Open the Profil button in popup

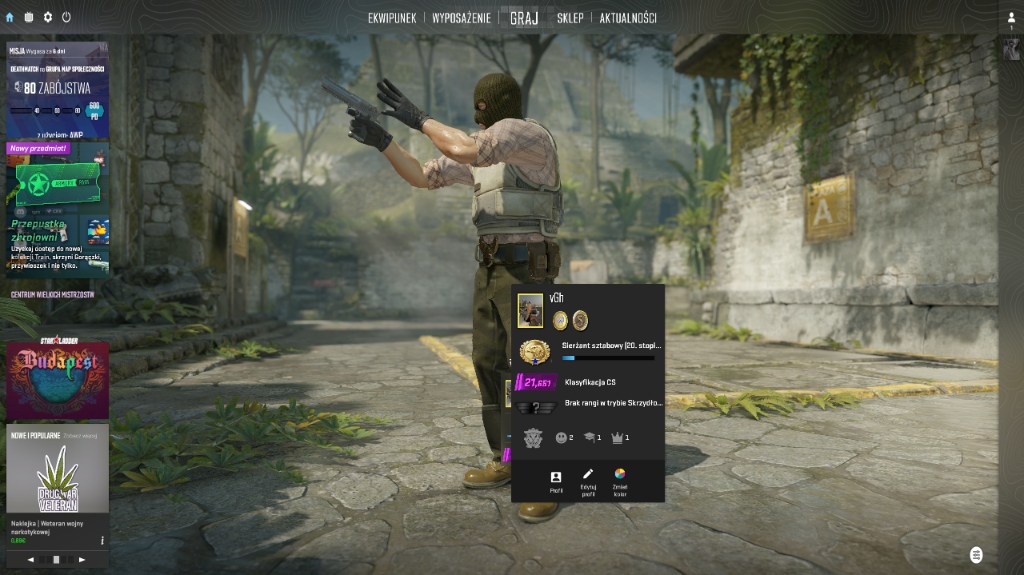[x=556, y=481]
